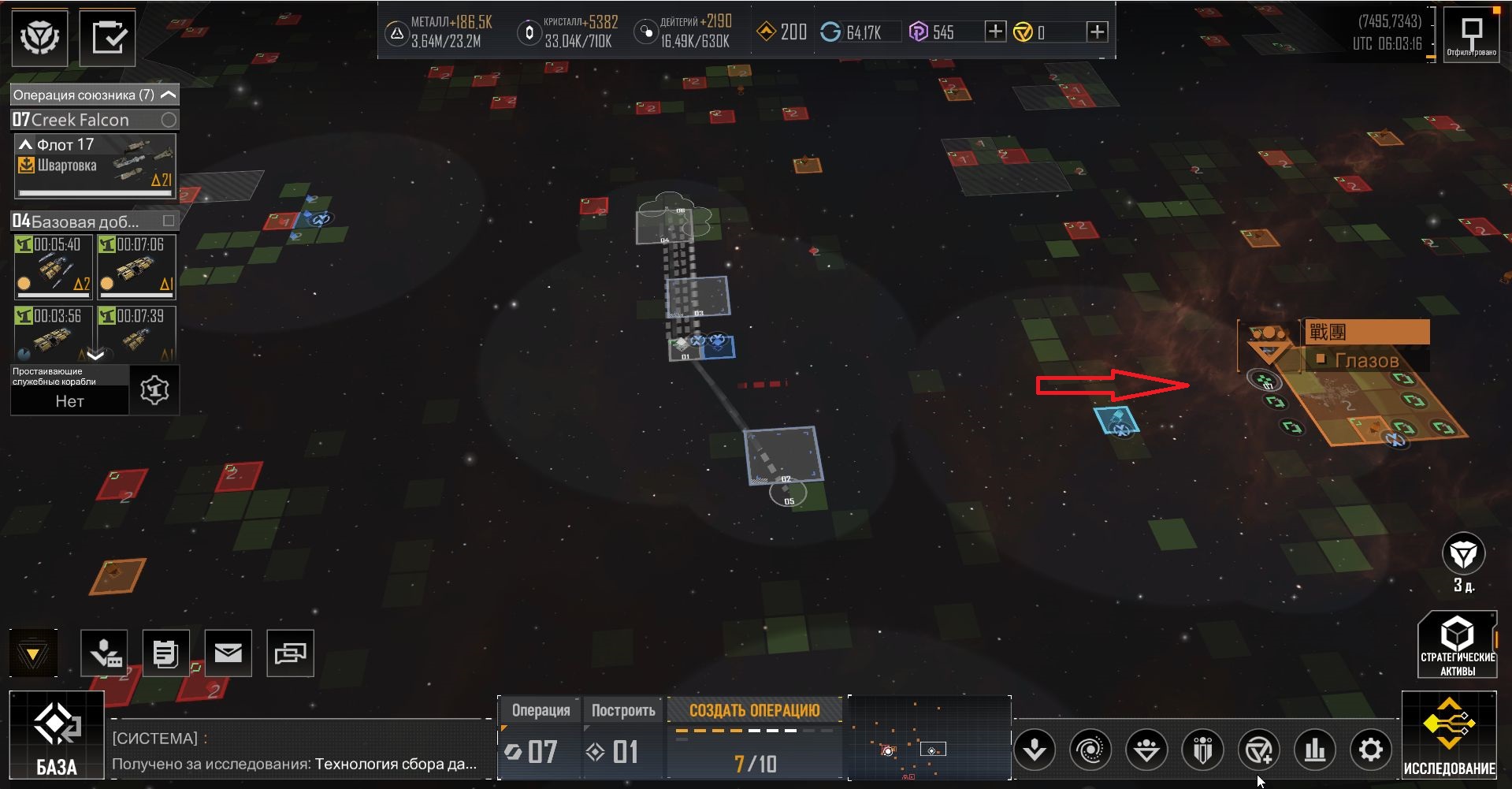
Task: Open the bar chart statistics icon
Action: 1314,750
